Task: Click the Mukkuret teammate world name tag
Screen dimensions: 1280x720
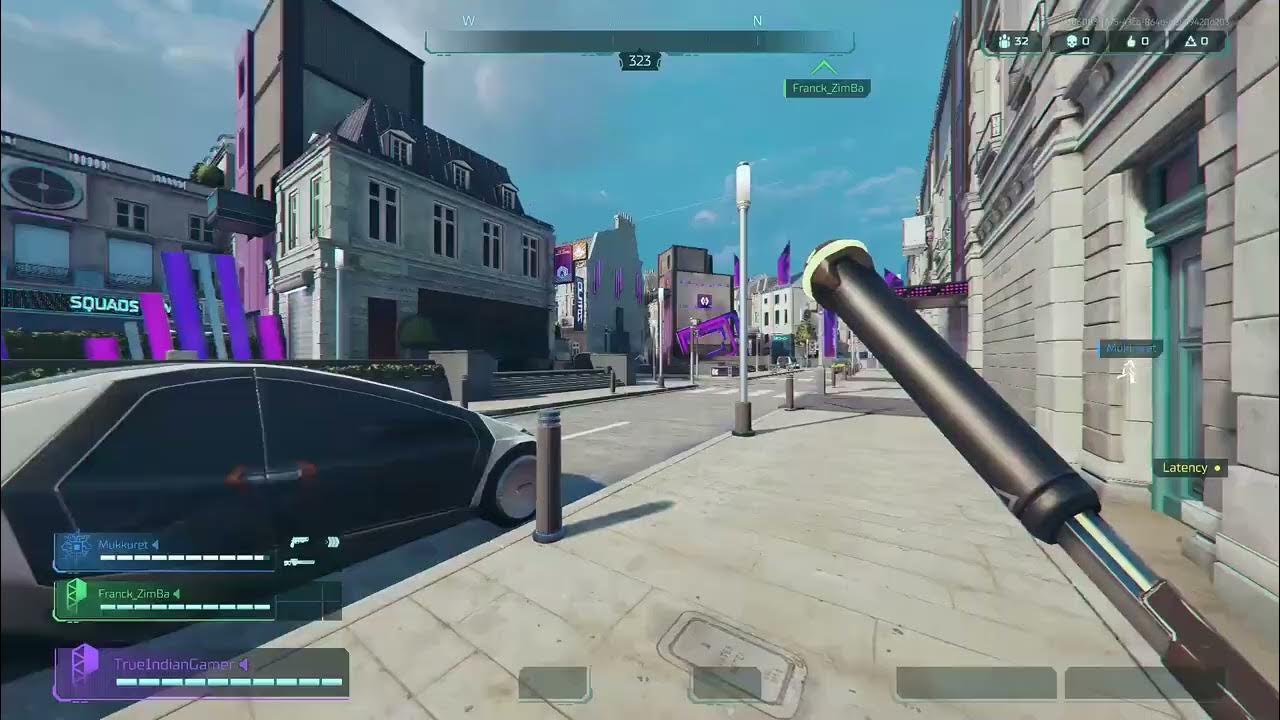Action: tap(1131, 349)
